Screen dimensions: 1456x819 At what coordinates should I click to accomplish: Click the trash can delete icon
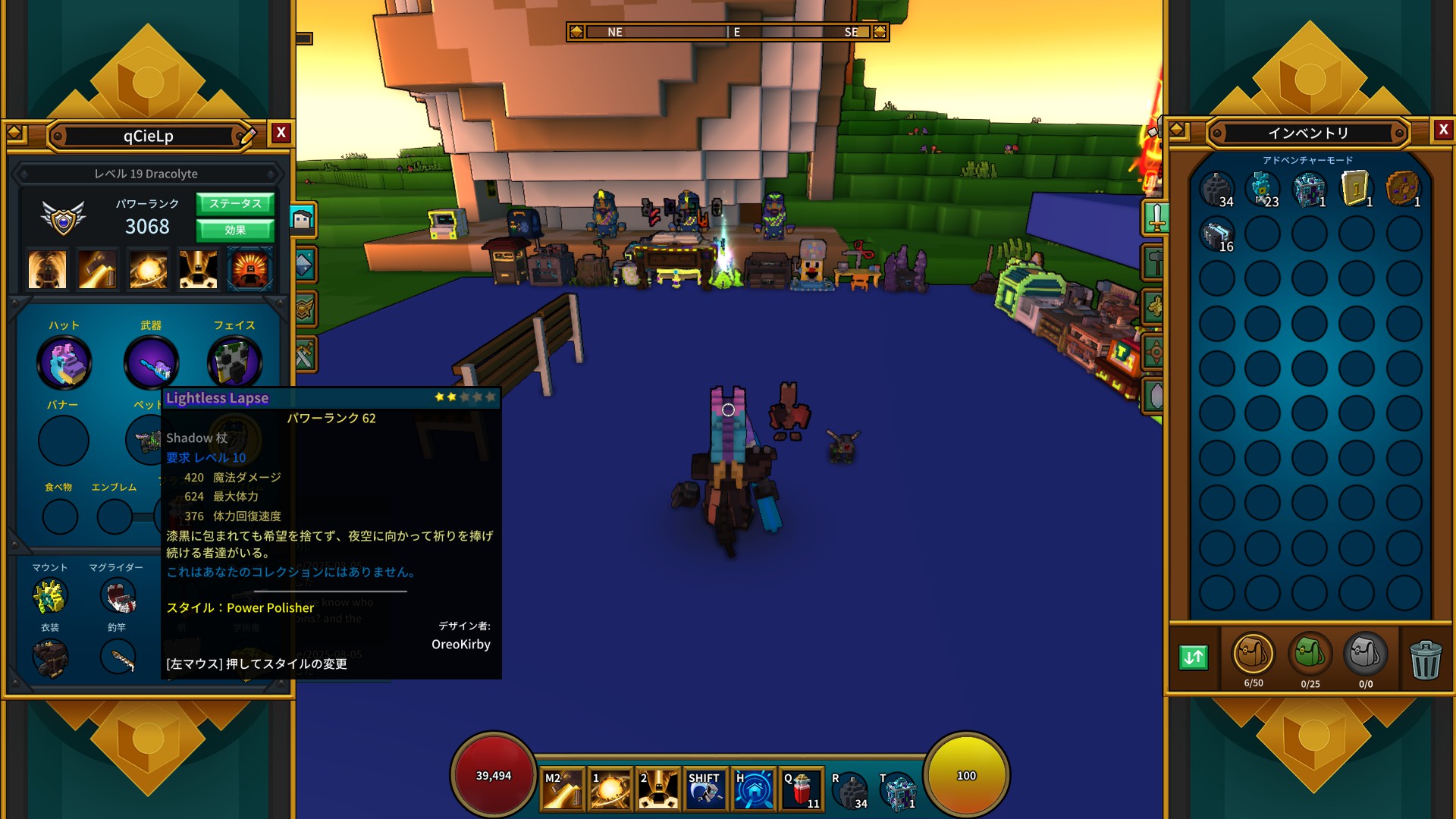click(1425, 659)
